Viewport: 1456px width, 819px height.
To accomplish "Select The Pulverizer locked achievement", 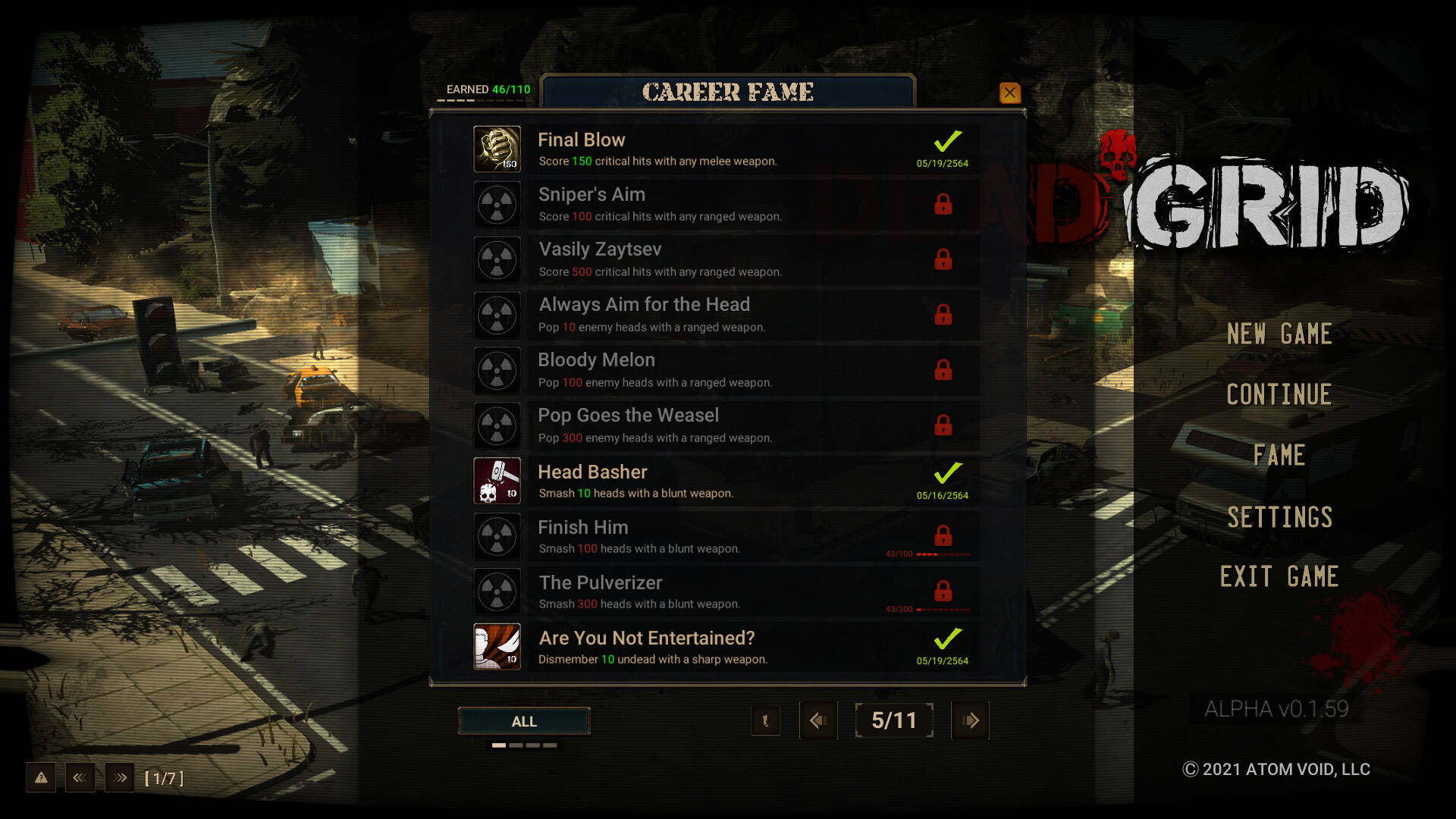I will (726, 592).
